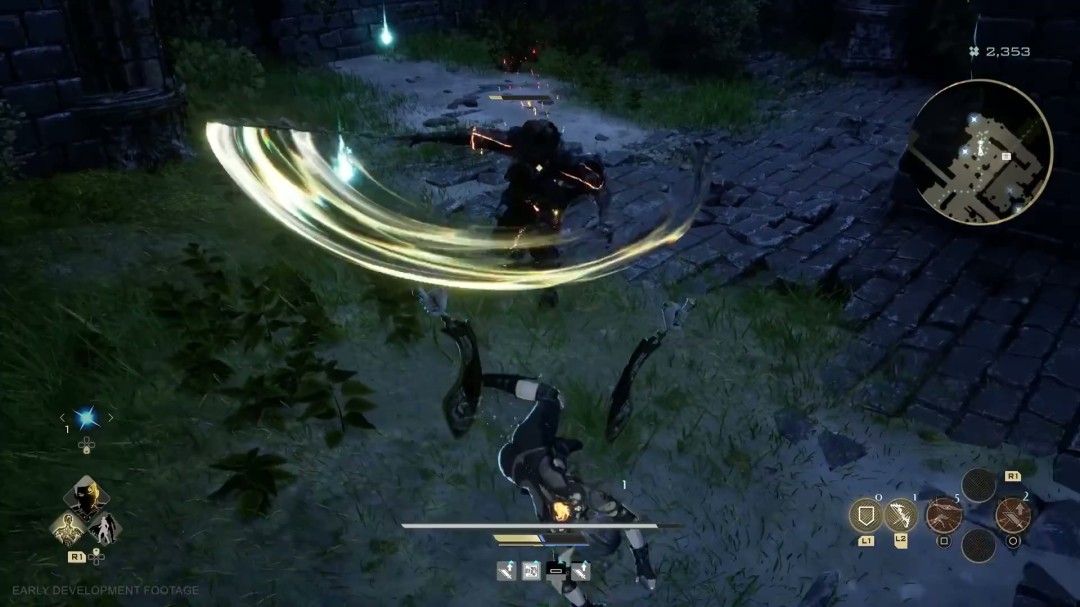The width and height of the screenshot is (1080, 607).
Task: Activate the sword with up-arrow skill
Action: (x=1013, y=515)
